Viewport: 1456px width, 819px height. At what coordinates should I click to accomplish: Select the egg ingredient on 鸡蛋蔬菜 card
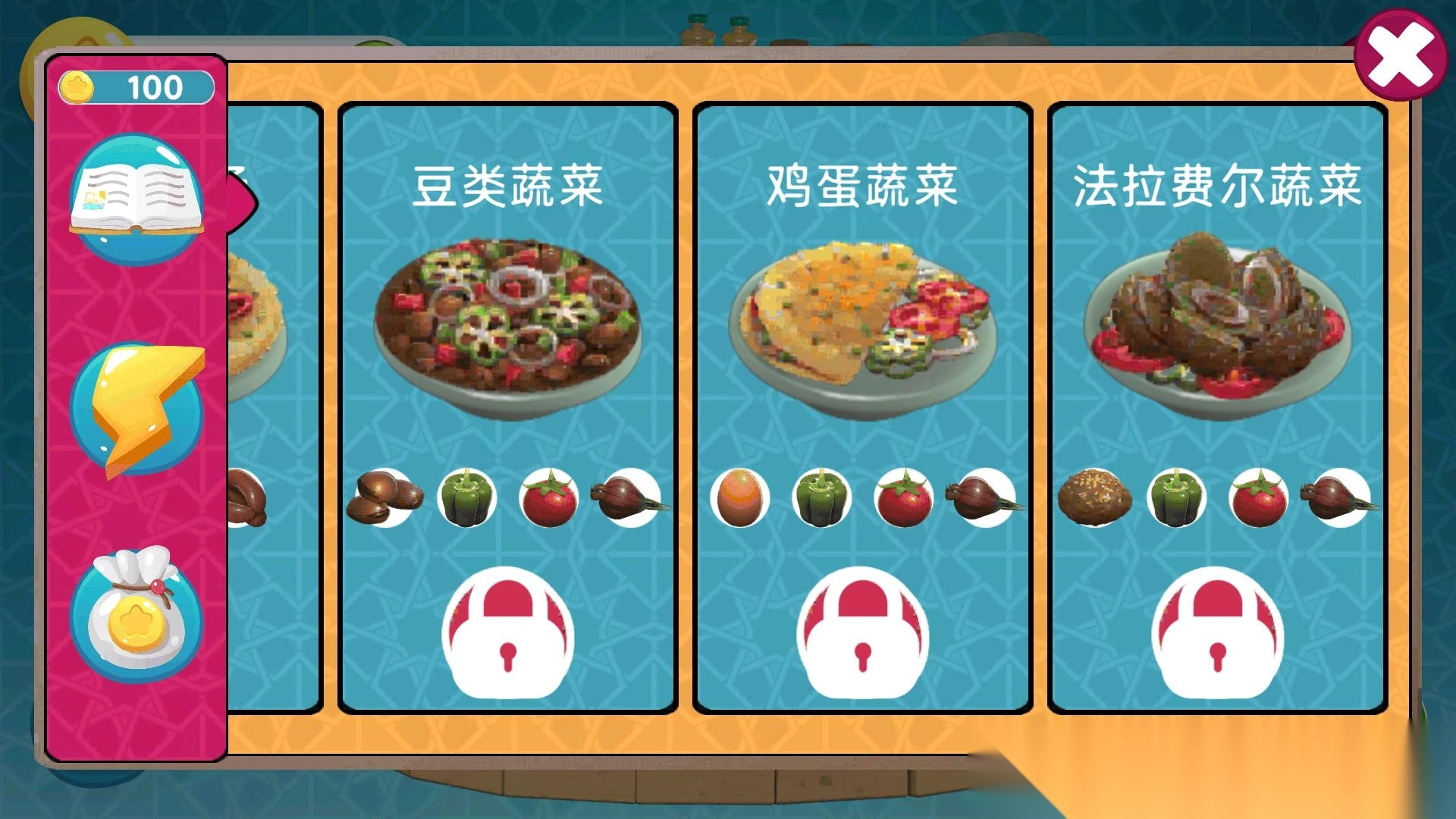point(739,497)
